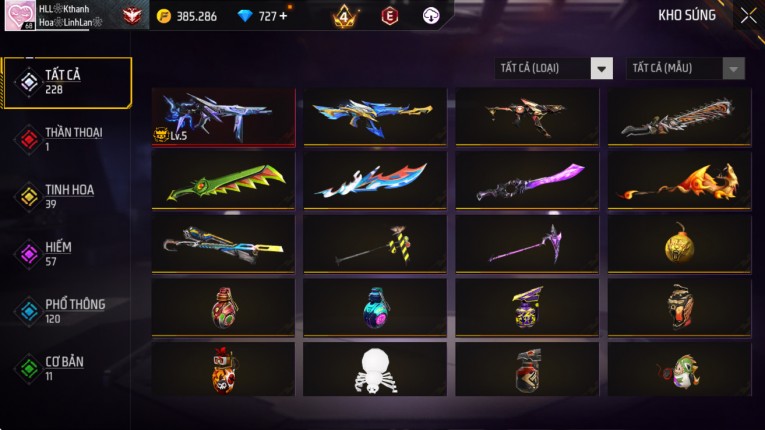Add more diamonds with plus button
765x430 pixels.
point(283,16)
